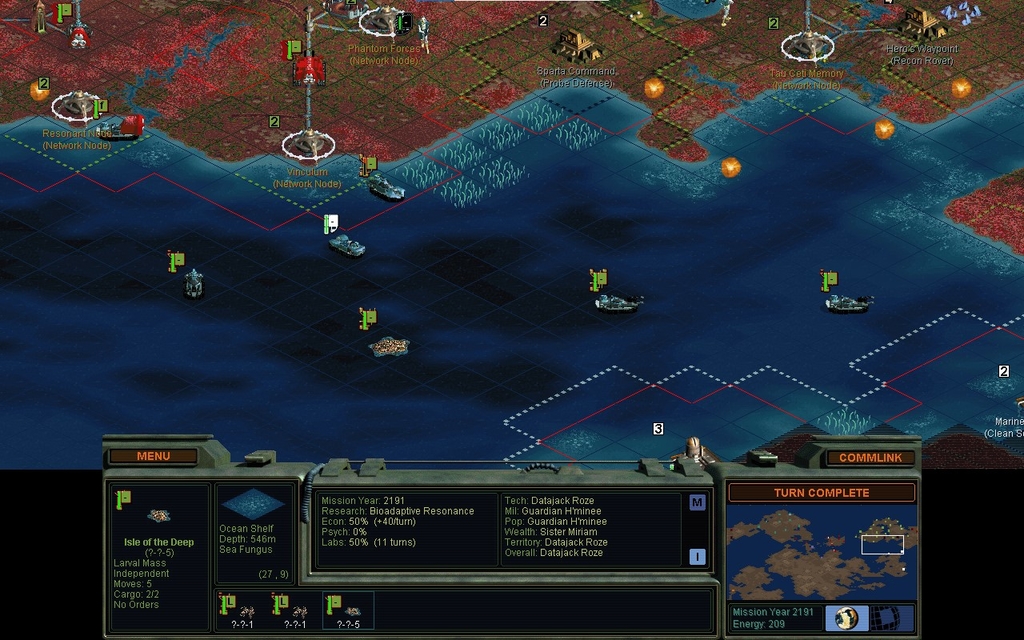Select the Sparta Command base
The width and height of the screenshot is (1024, 640).
tap(577, 44)
